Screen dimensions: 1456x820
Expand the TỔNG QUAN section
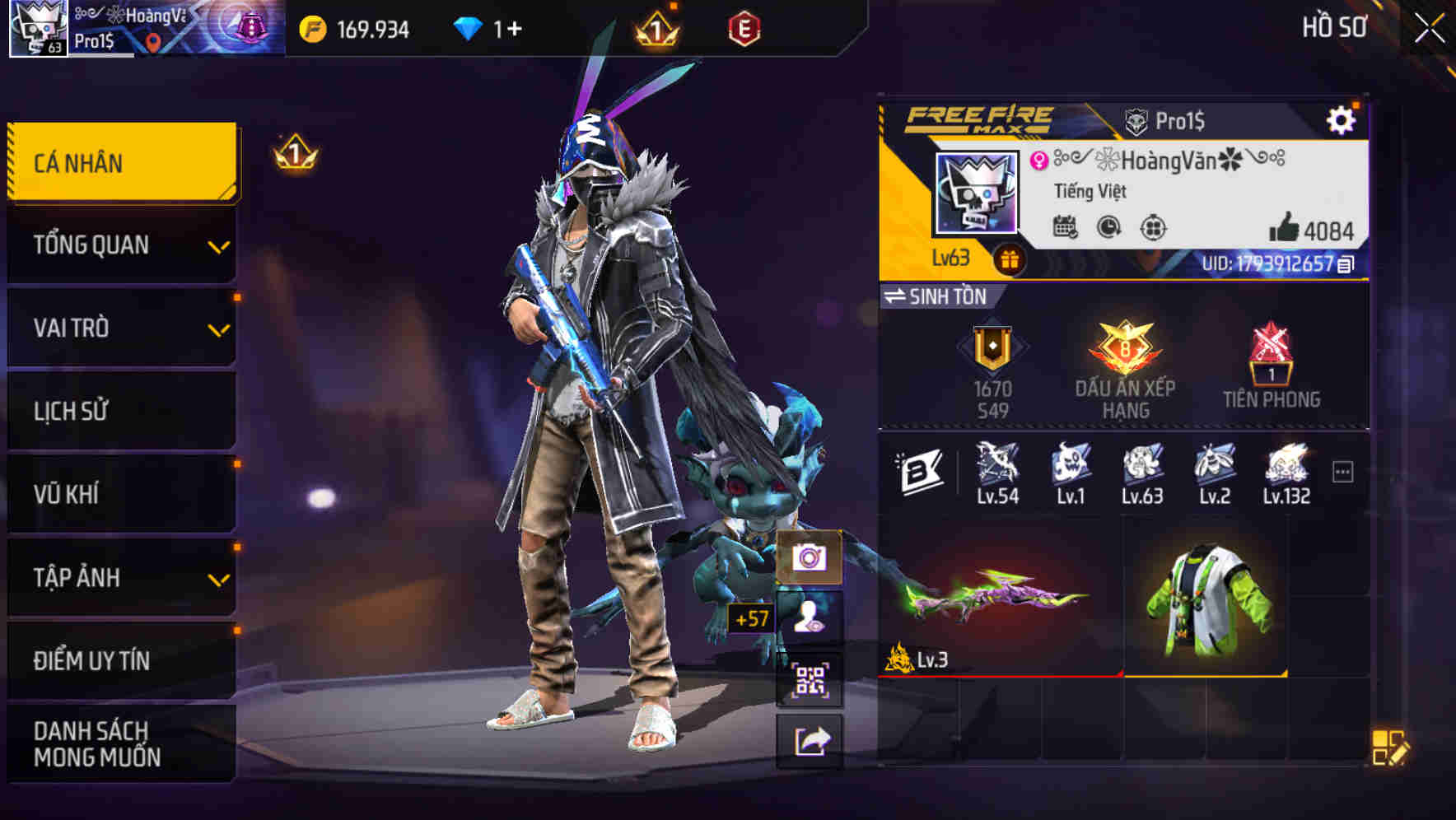click(x=120, y=245)
